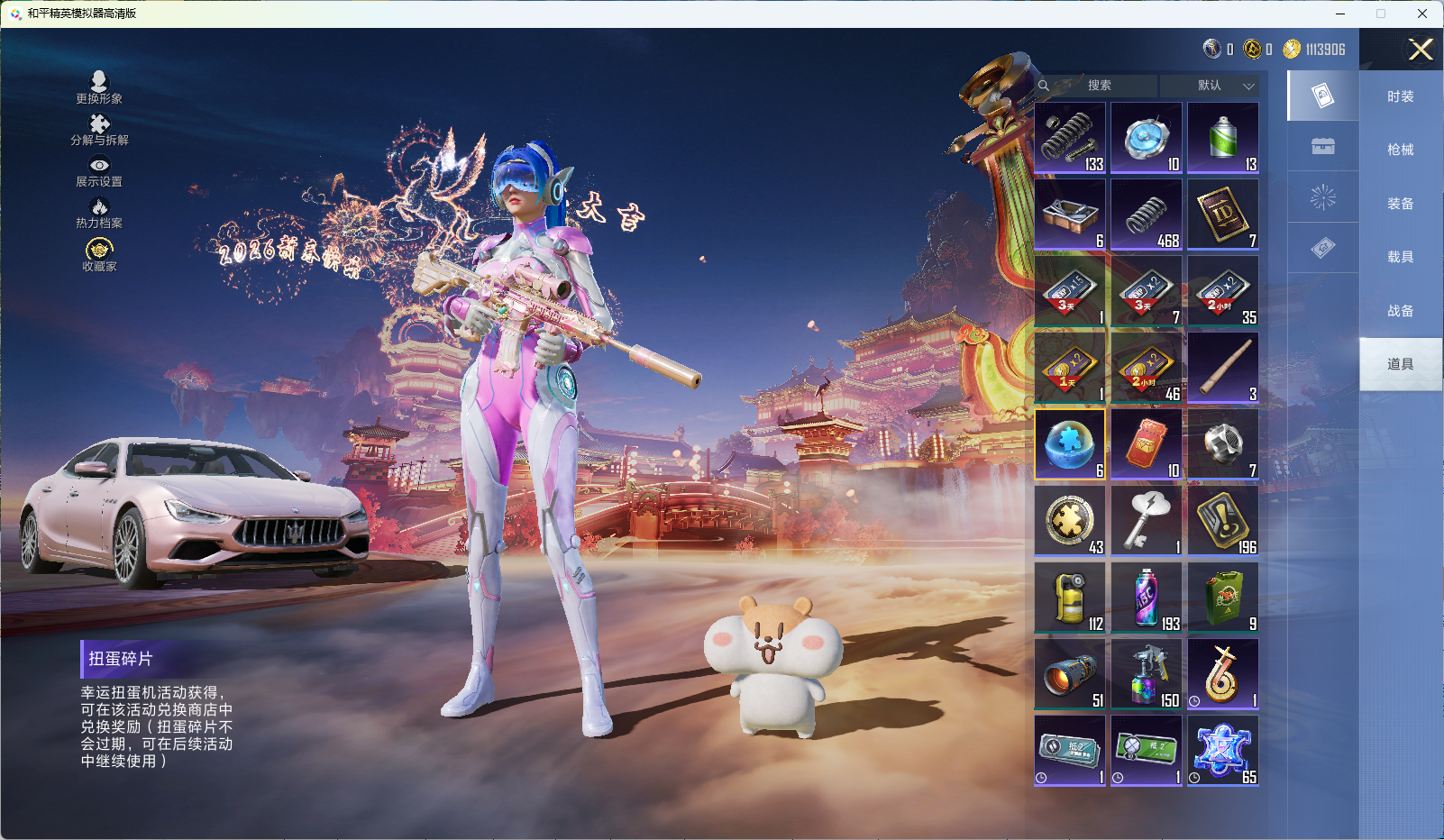The height and width of the screenshot is (840, 1444).
Task: Switch to 战备 loadout category
Action: [1400, 311]
